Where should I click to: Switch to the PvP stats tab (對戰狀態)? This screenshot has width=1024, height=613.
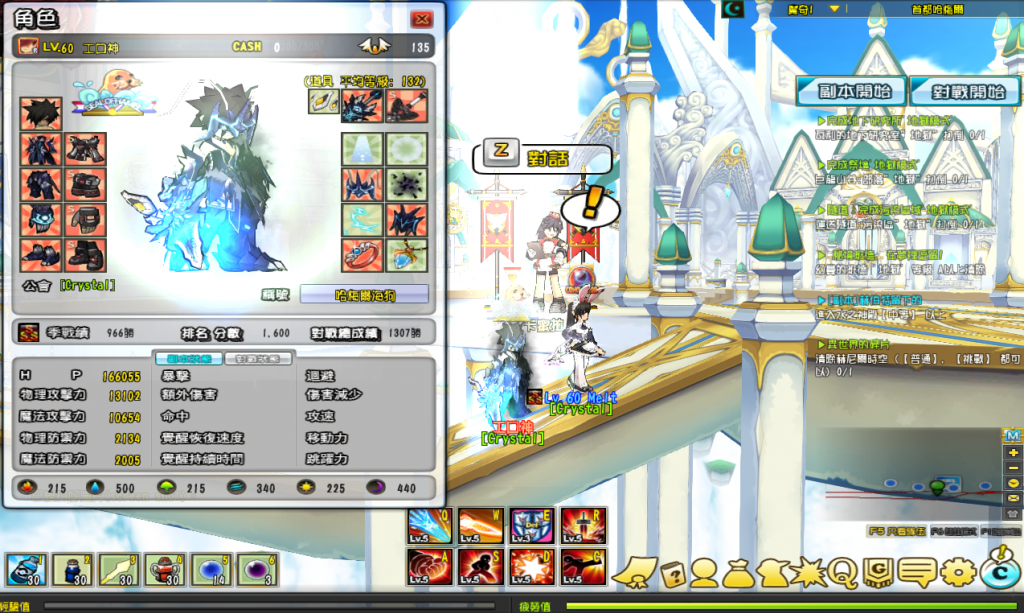(x=258, y=358)
